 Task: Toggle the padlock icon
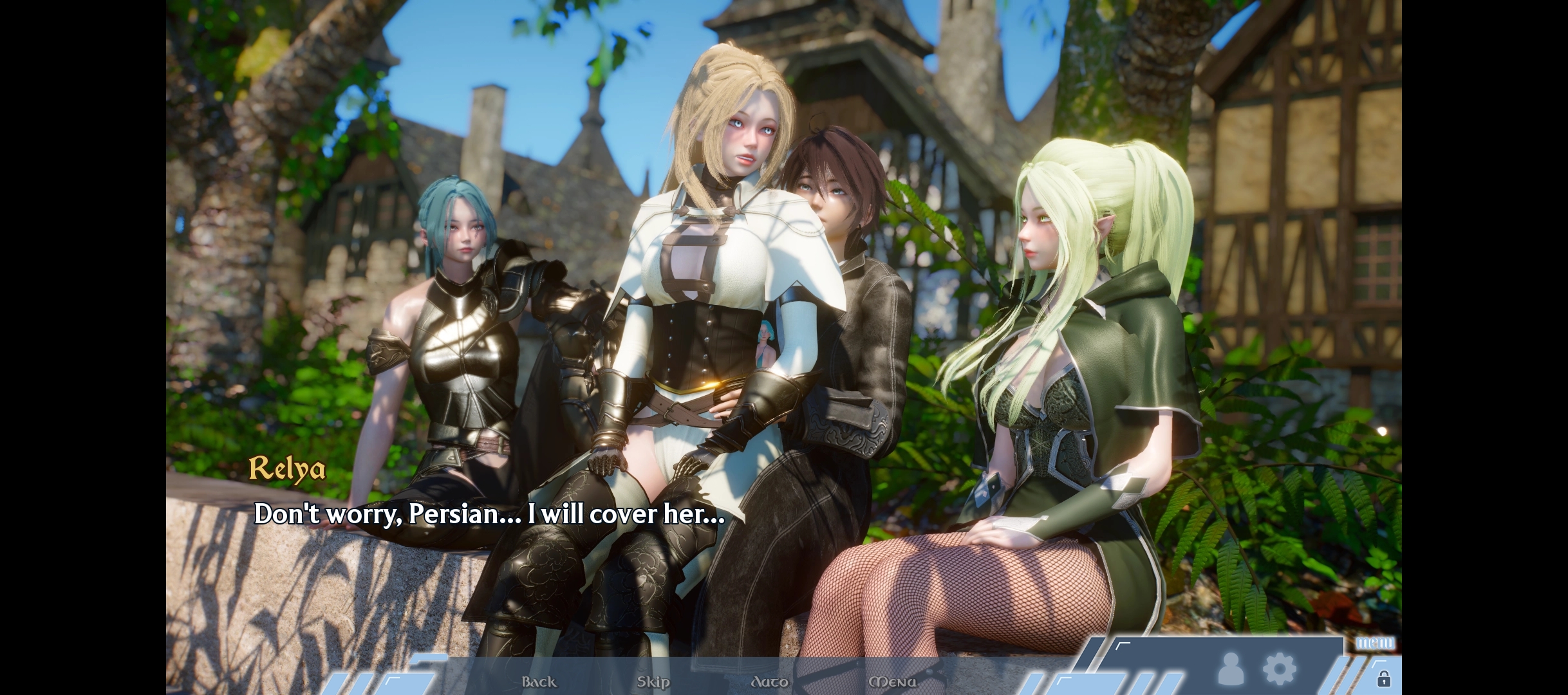coord(1383,679)
